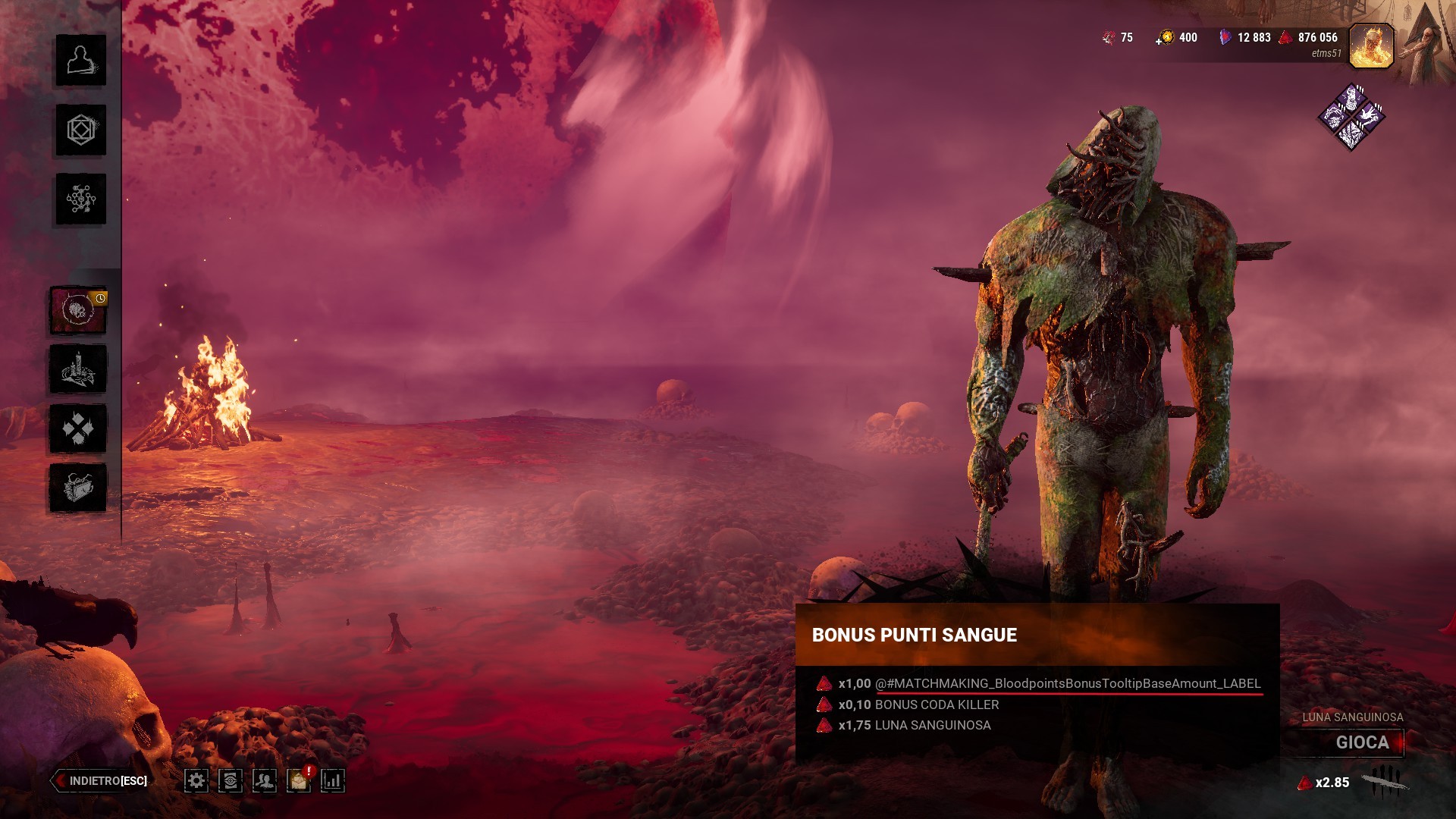Show the bar chart statistics icon
Image resolution: width=1456 pixels, height=819 pixels.
(x=333, y=780)
